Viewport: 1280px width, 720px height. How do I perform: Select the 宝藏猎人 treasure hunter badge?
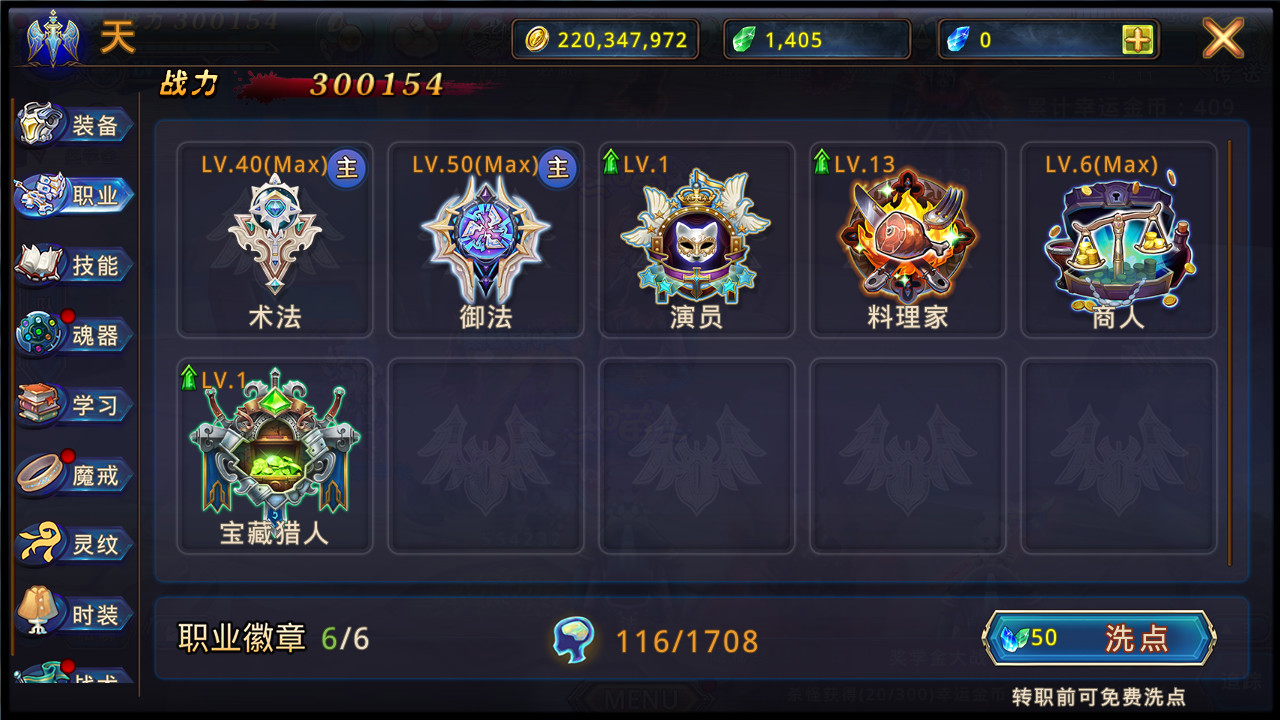[274, 455]
